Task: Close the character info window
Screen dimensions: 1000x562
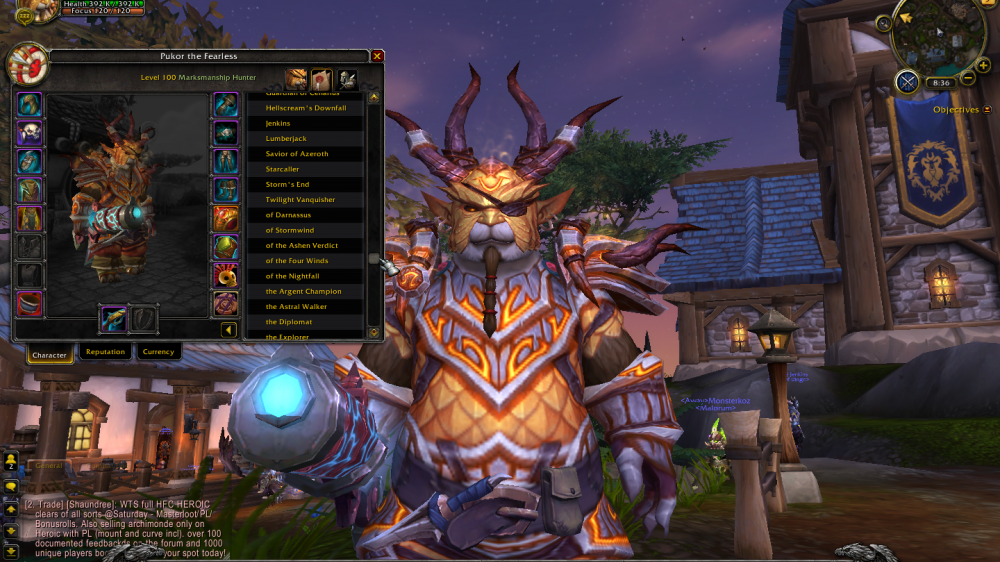Action: (x=377, y=56)
